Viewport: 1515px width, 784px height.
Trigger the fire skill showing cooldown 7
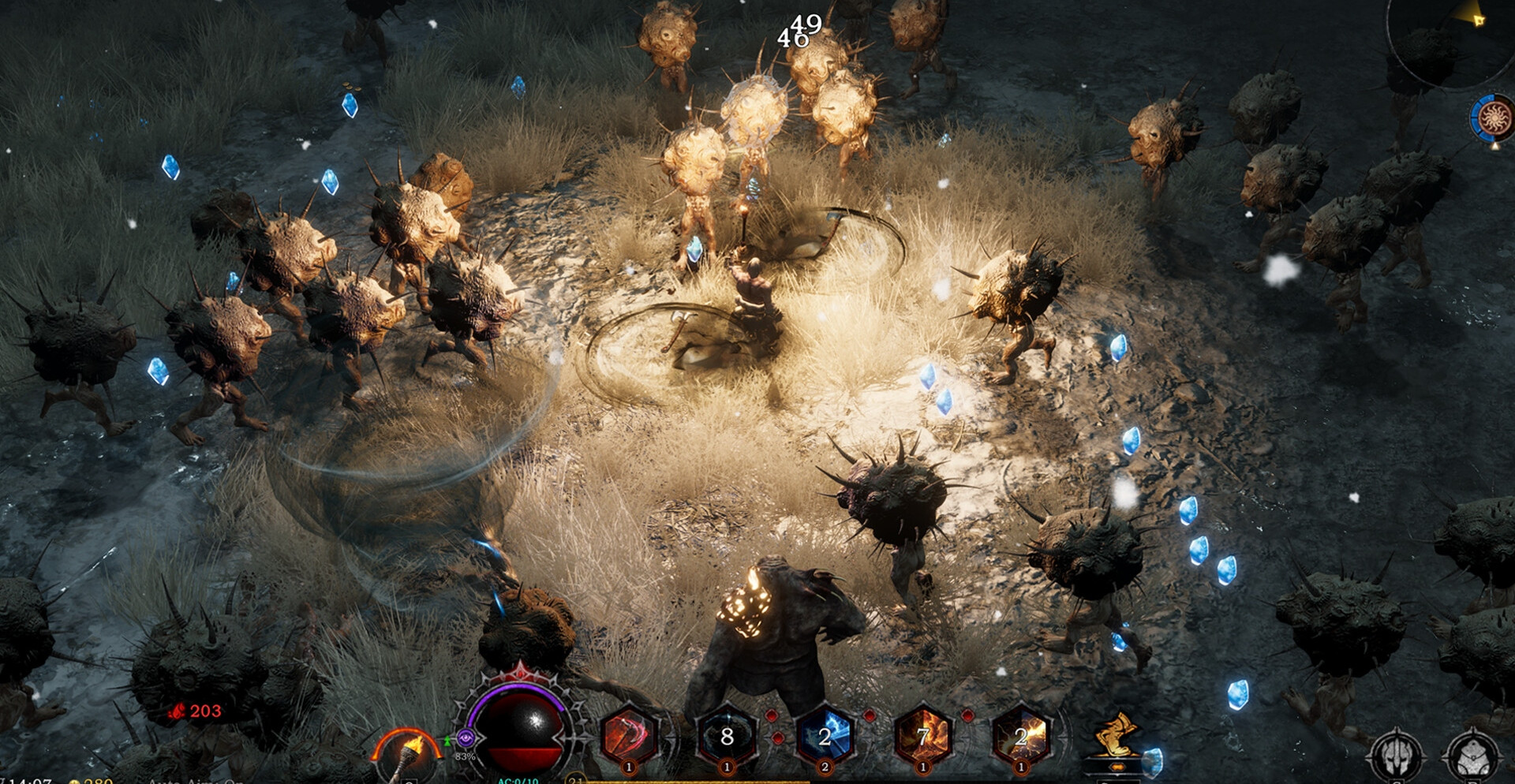pos(922,737)
